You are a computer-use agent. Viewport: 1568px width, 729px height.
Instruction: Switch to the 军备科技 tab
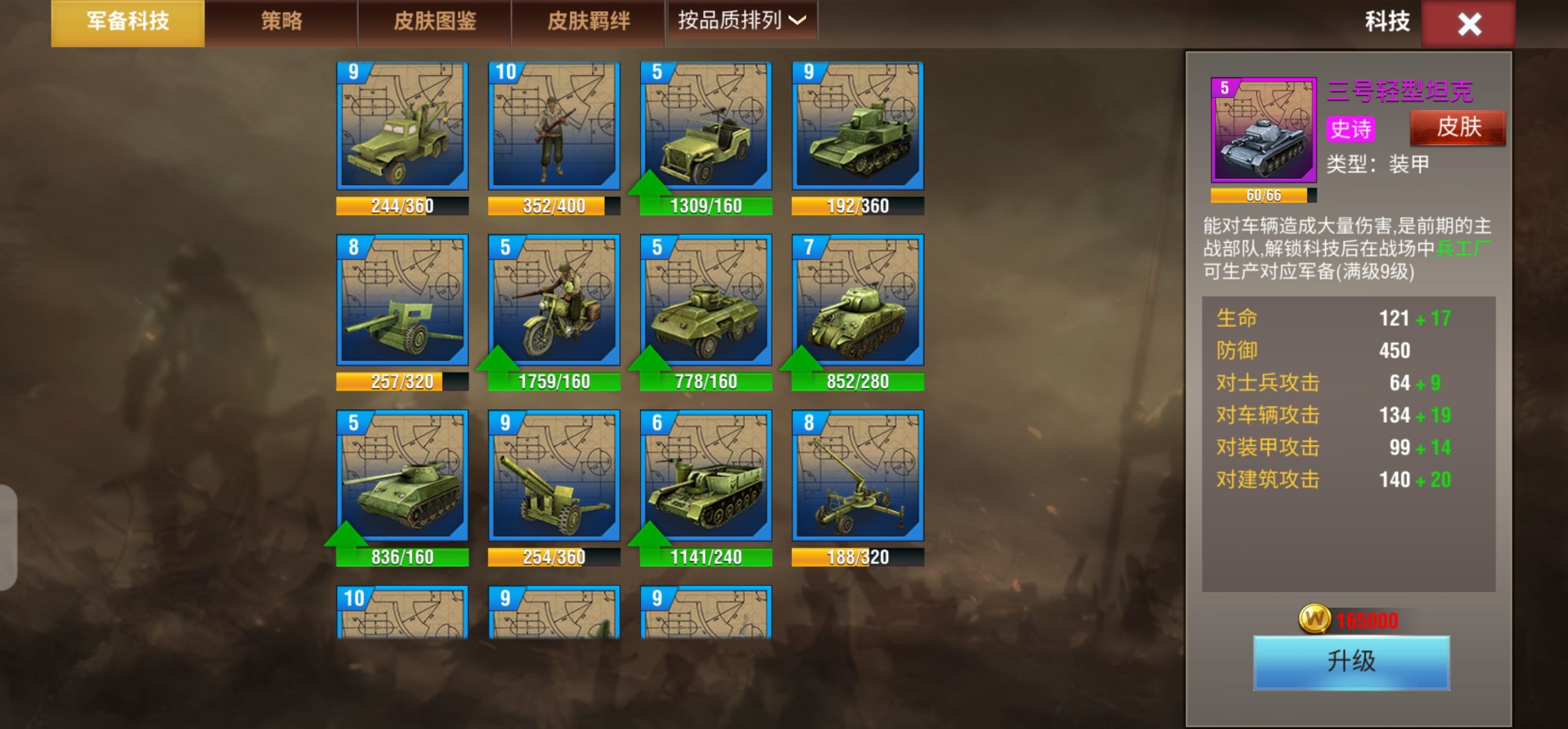tap(127, 22)
